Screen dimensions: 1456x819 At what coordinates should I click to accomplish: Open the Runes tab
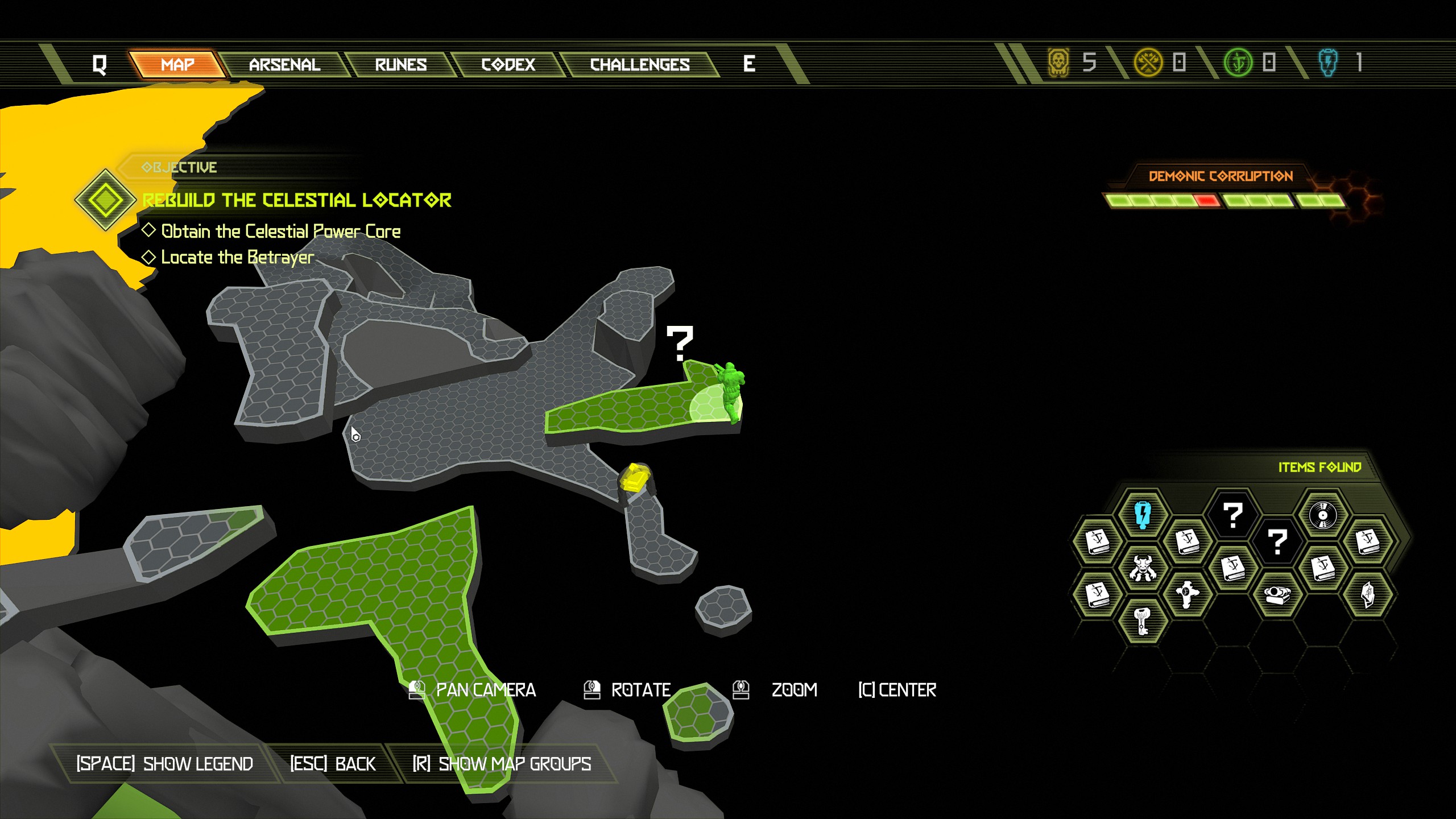tap(400, 64)
